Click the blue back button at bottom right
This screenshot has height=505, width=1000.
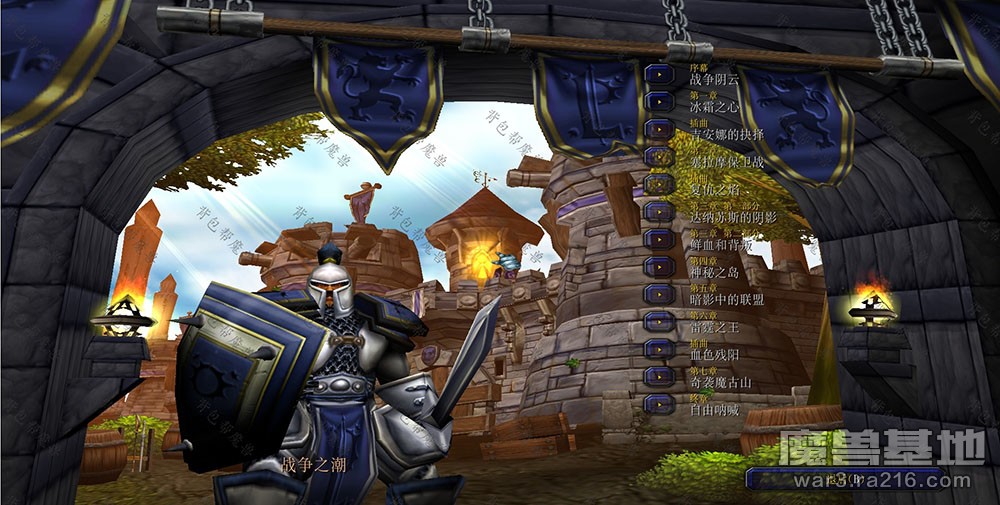pos(843,478)
